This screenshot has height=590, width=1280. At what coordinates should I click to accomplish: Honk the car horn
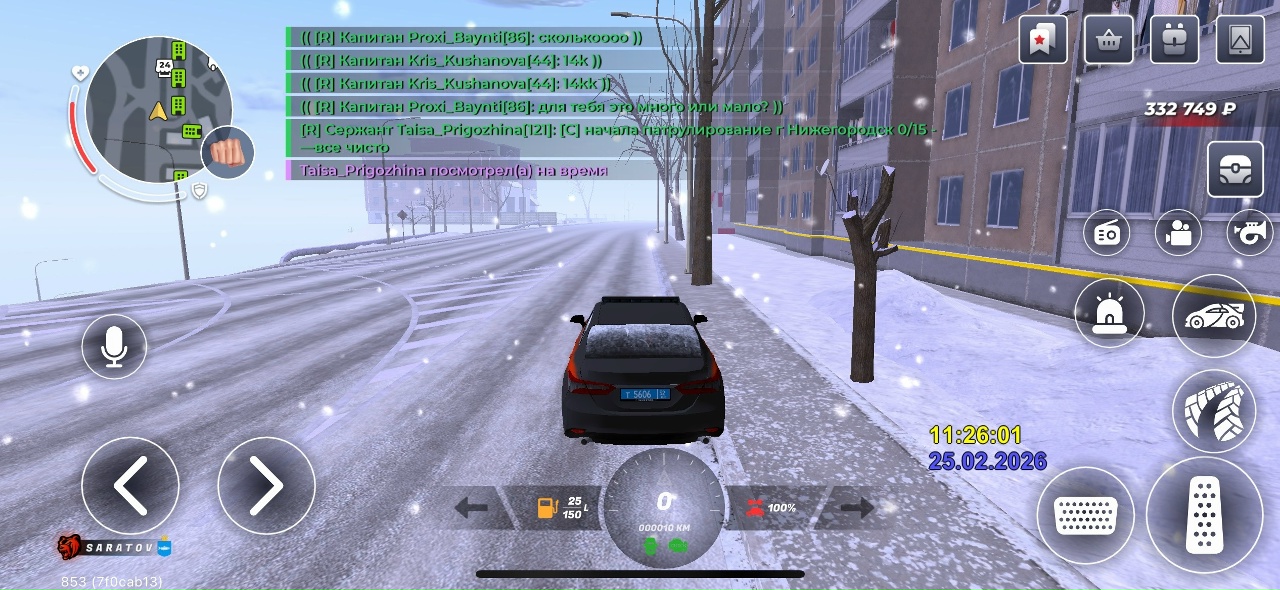point(1249,233)
